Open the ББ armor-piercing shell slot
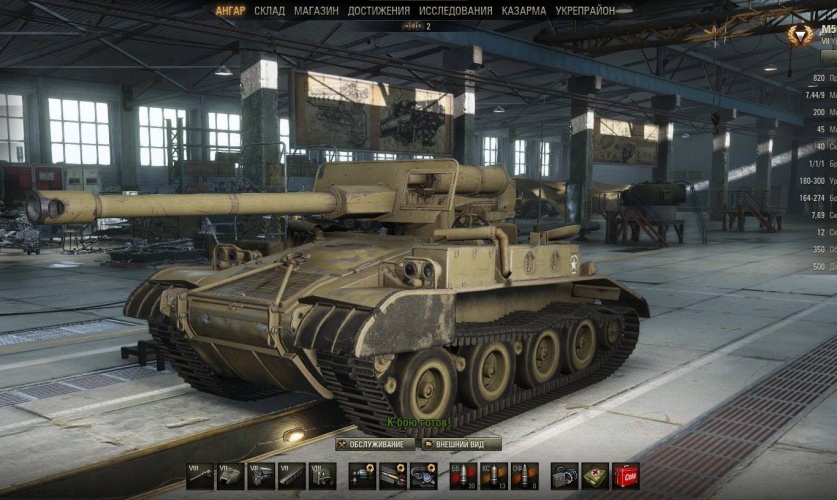This screenshot has width=837, height=500. coord(462,476)
